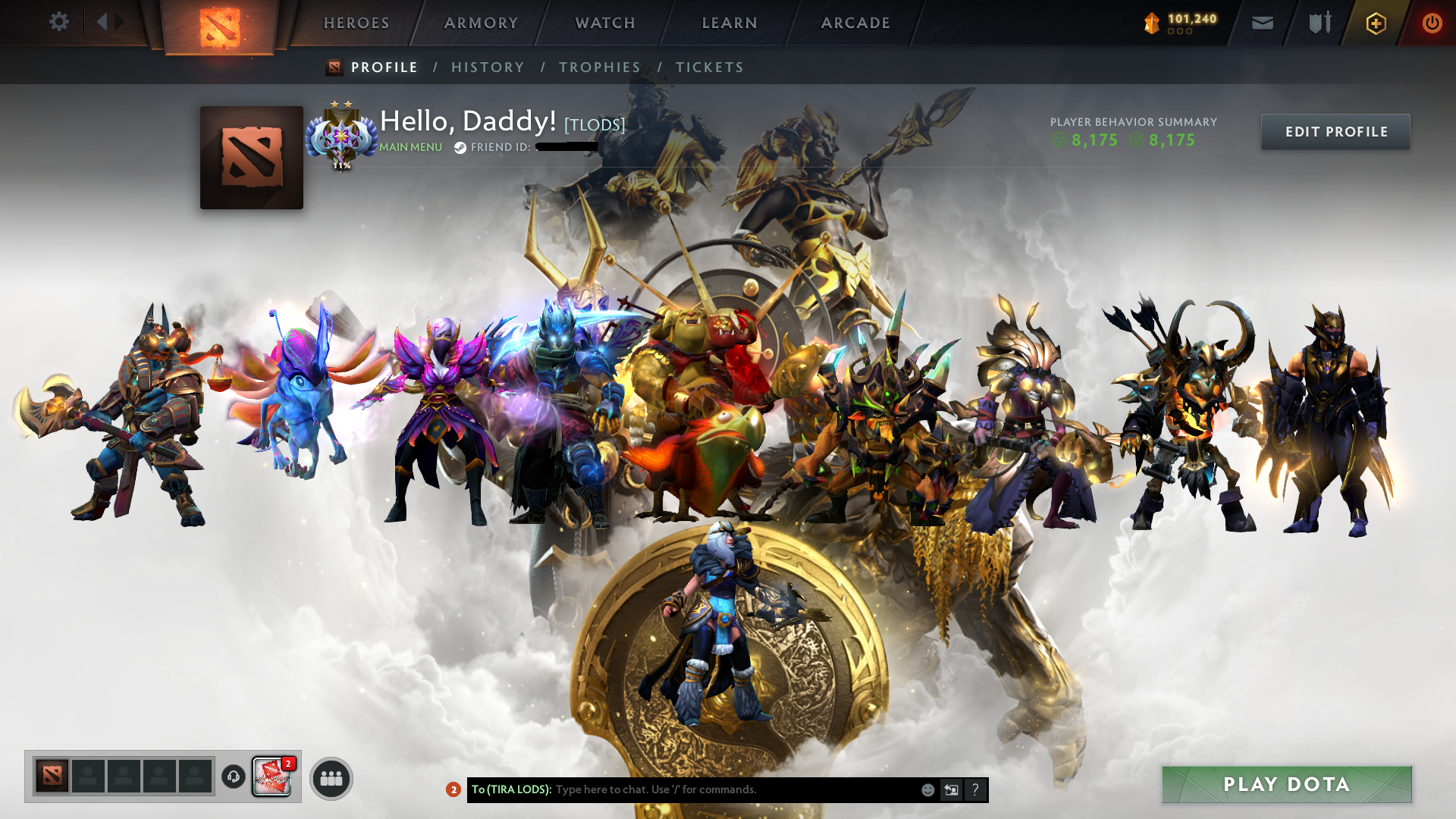
Task: Open the emoticon picker in chat bar
Action: [927, 789]
